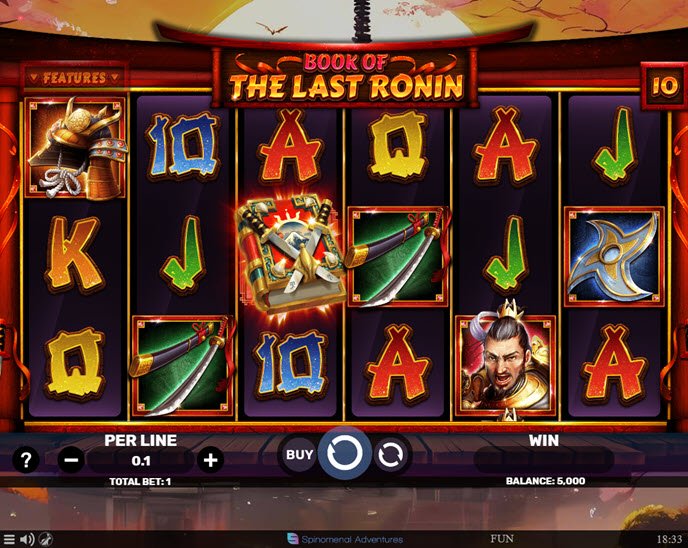Open the hamburger menu
The image size is (688, 548).
9,539
